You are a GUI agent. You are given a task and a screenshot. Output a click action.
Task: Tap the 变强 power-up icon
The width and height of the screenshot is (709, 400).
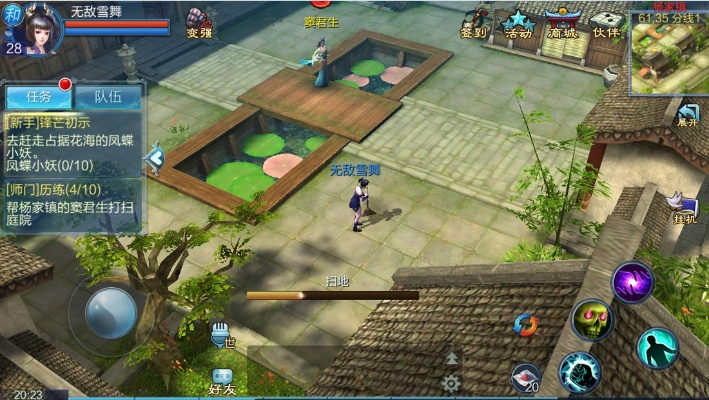(x=200, y=22)
